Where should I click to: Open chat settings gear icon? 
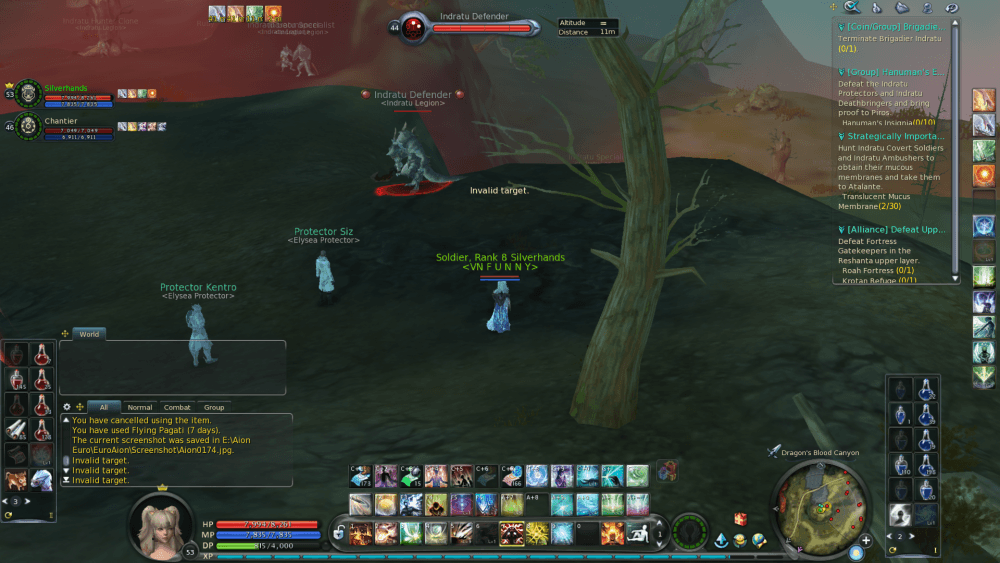[x=67, y=407]
